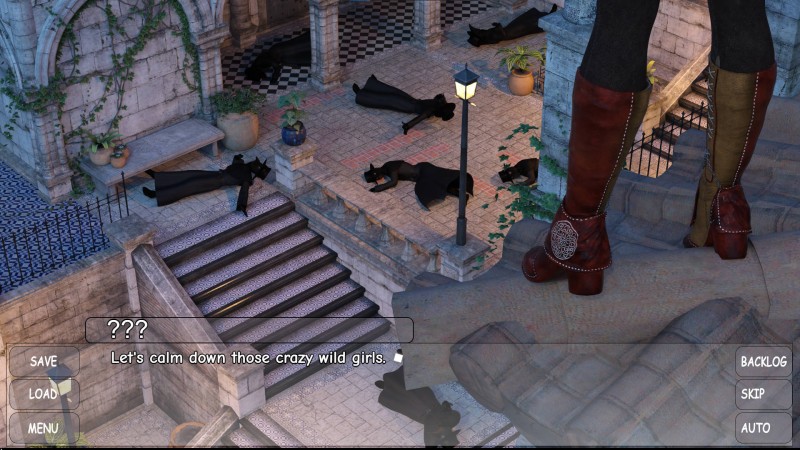This screenshot has width=800, height=450.
Task: Activate SKIP to fast-forward dialogue
Action: (763, 394)
